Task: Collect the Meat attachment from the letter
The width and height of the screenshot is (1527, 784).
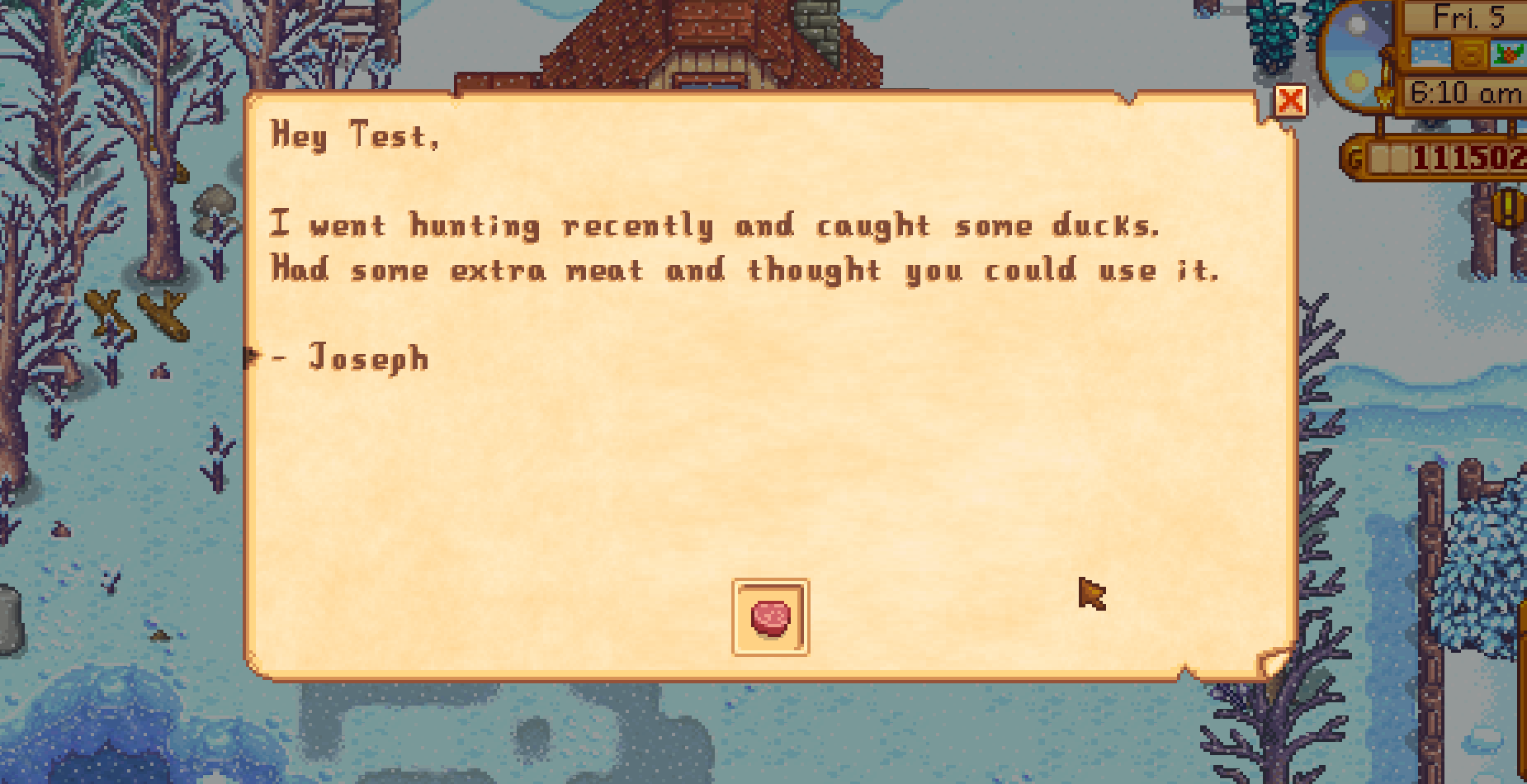Action: click(x=770, y=617)
